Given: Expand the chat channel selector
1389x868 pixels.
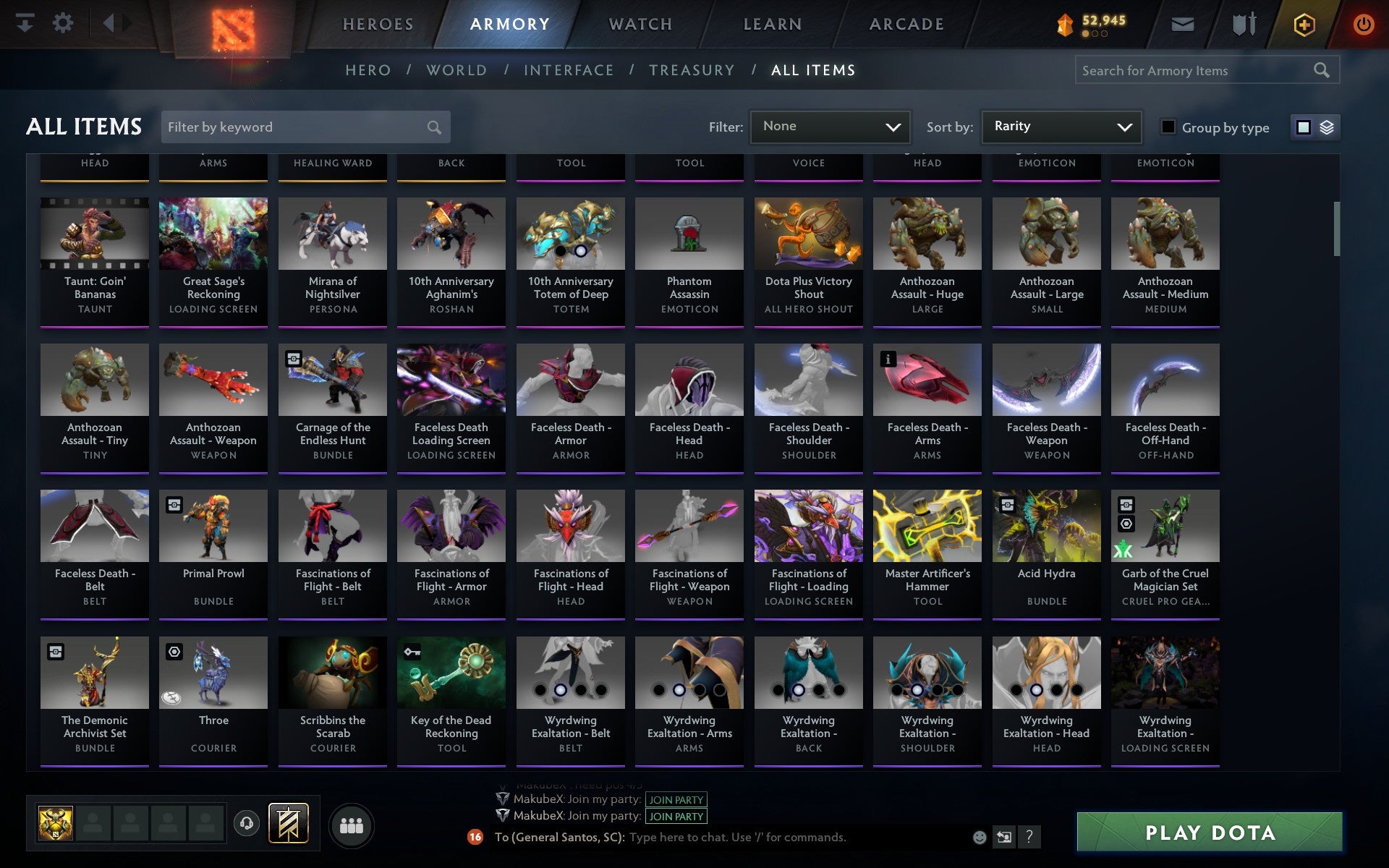Looking at the screenshot, I should coord(1004,838).
